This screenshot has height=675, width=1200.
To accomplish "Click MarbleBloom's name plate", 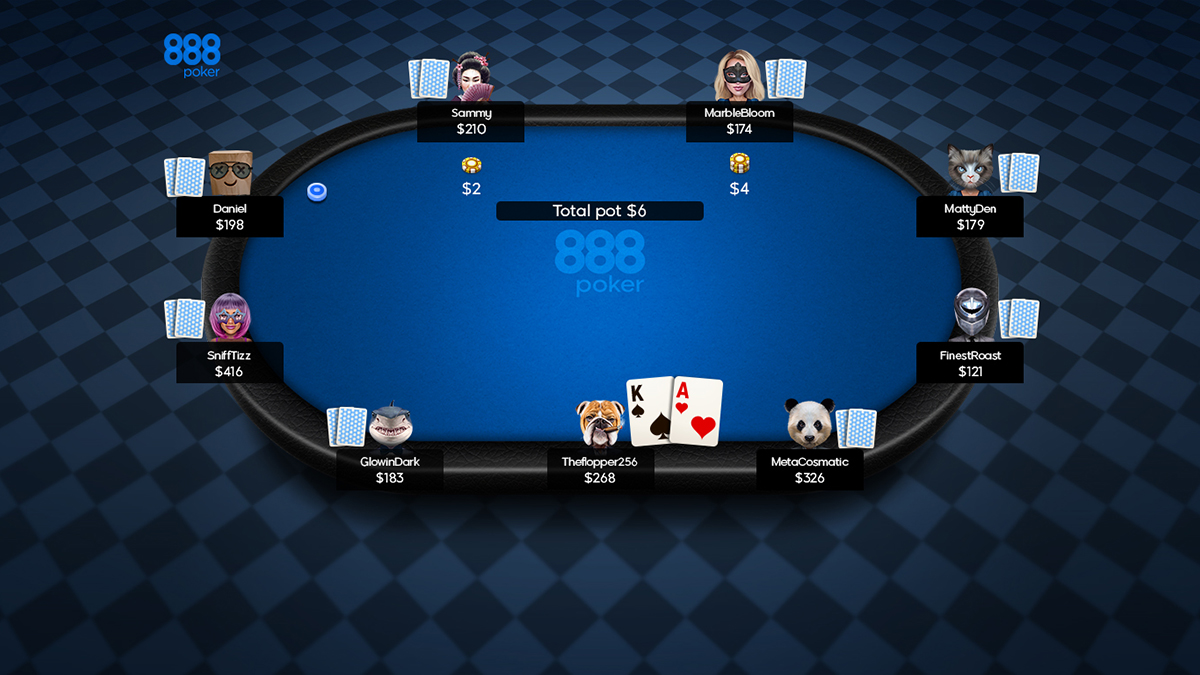I will [x=739, y=121].
